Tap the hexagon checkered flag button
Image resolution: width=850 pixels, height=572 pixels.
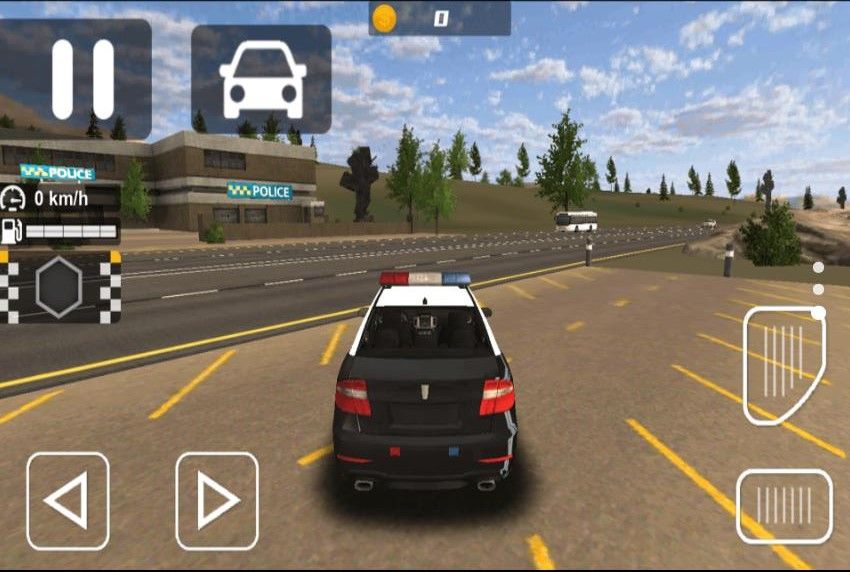[x=59, y=287]
